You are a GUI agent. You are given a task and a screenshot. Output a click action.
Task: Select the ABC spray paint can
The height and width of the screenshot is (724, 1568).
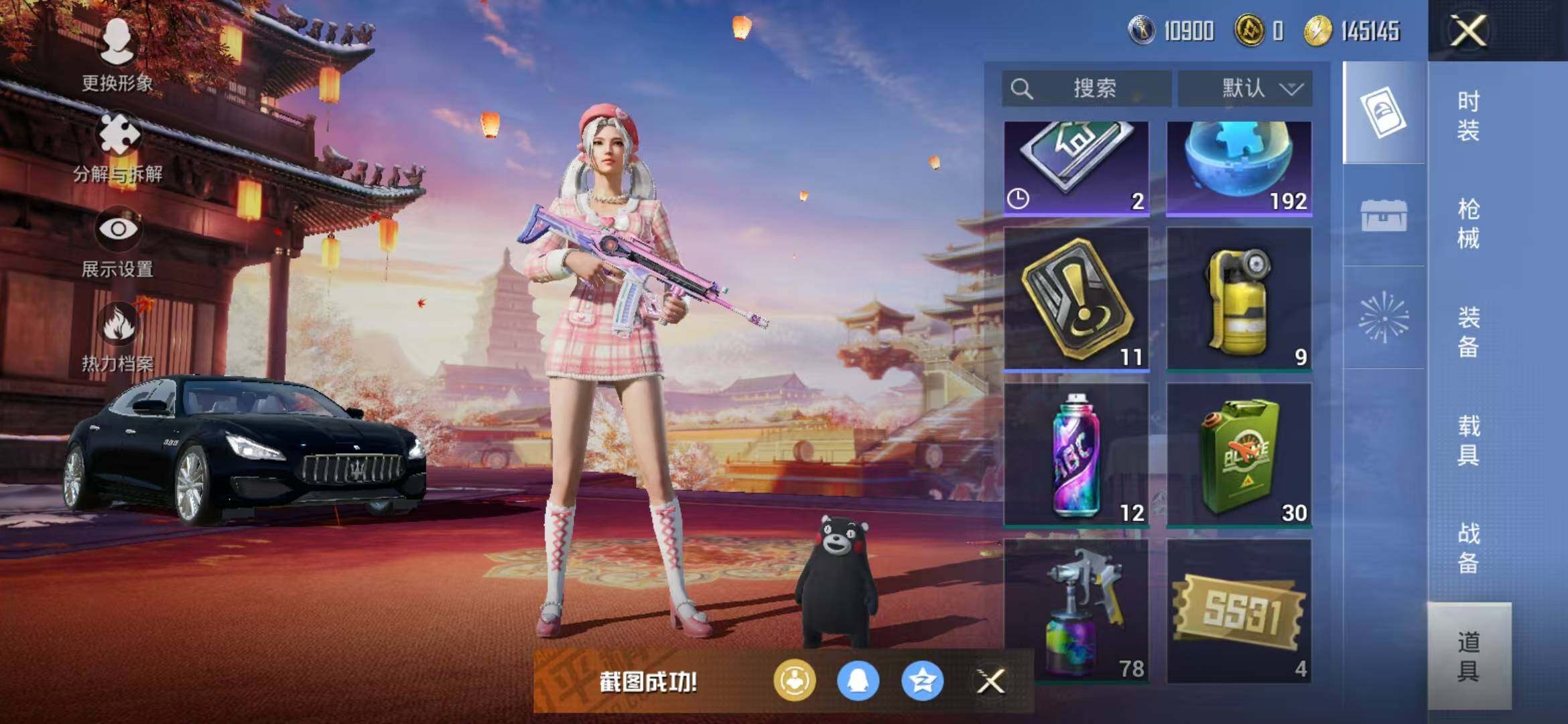click(x=1077, y=455)
